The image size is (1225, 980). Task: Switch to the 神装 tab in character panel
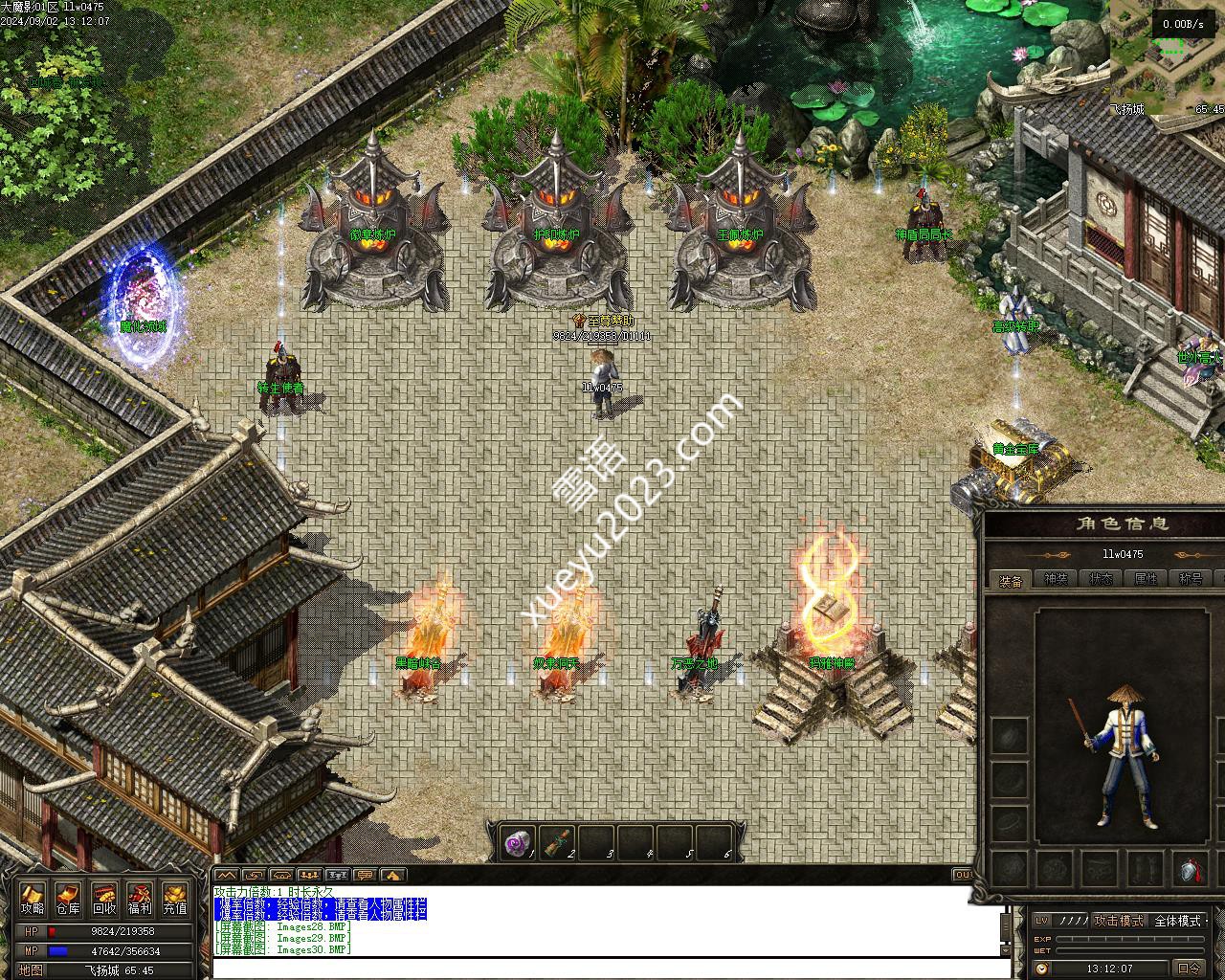pyautogui.click(x=1054, y=578)
